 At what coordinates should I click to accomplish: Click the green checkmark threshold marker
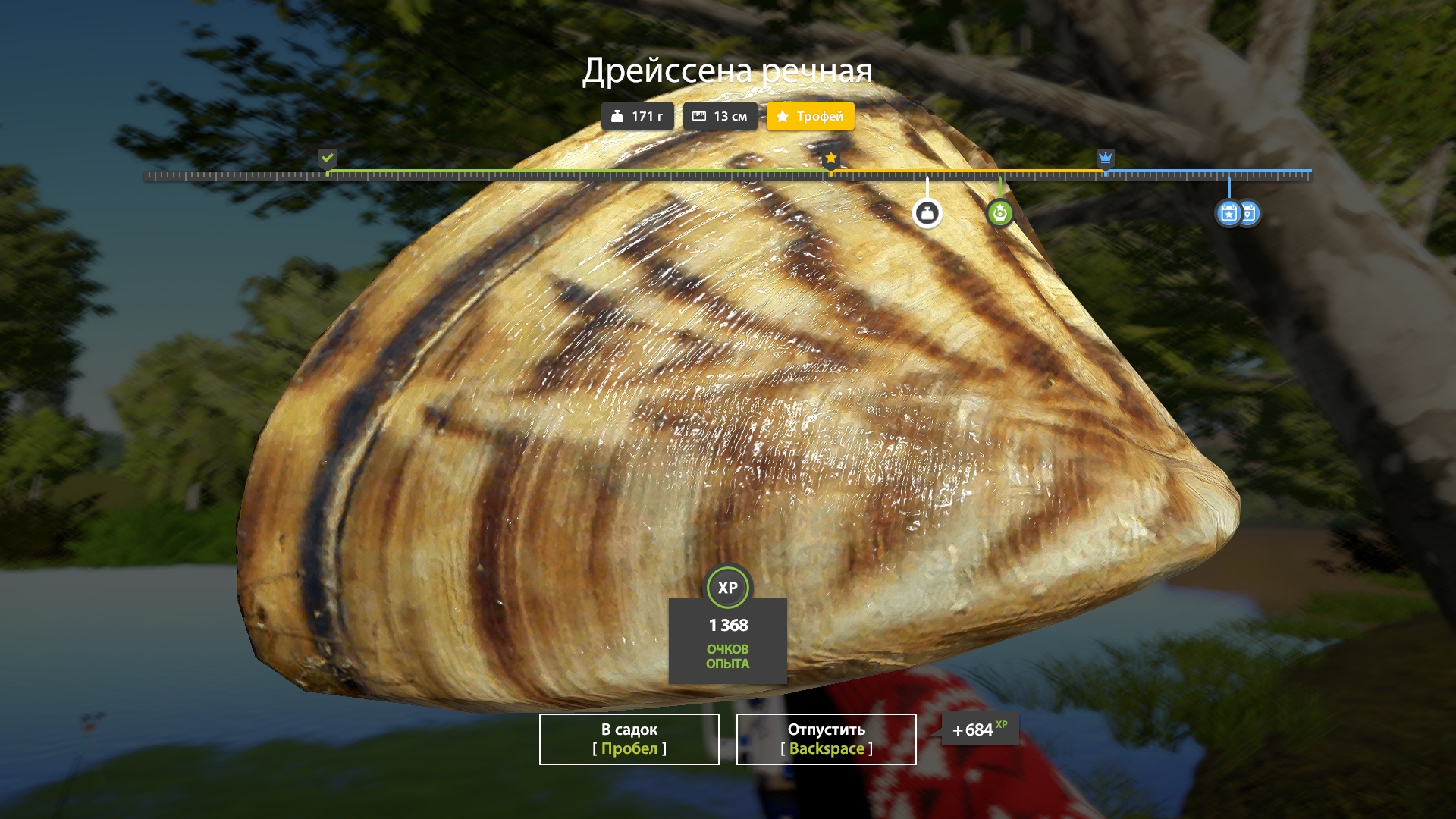click(x=328, y=158)
